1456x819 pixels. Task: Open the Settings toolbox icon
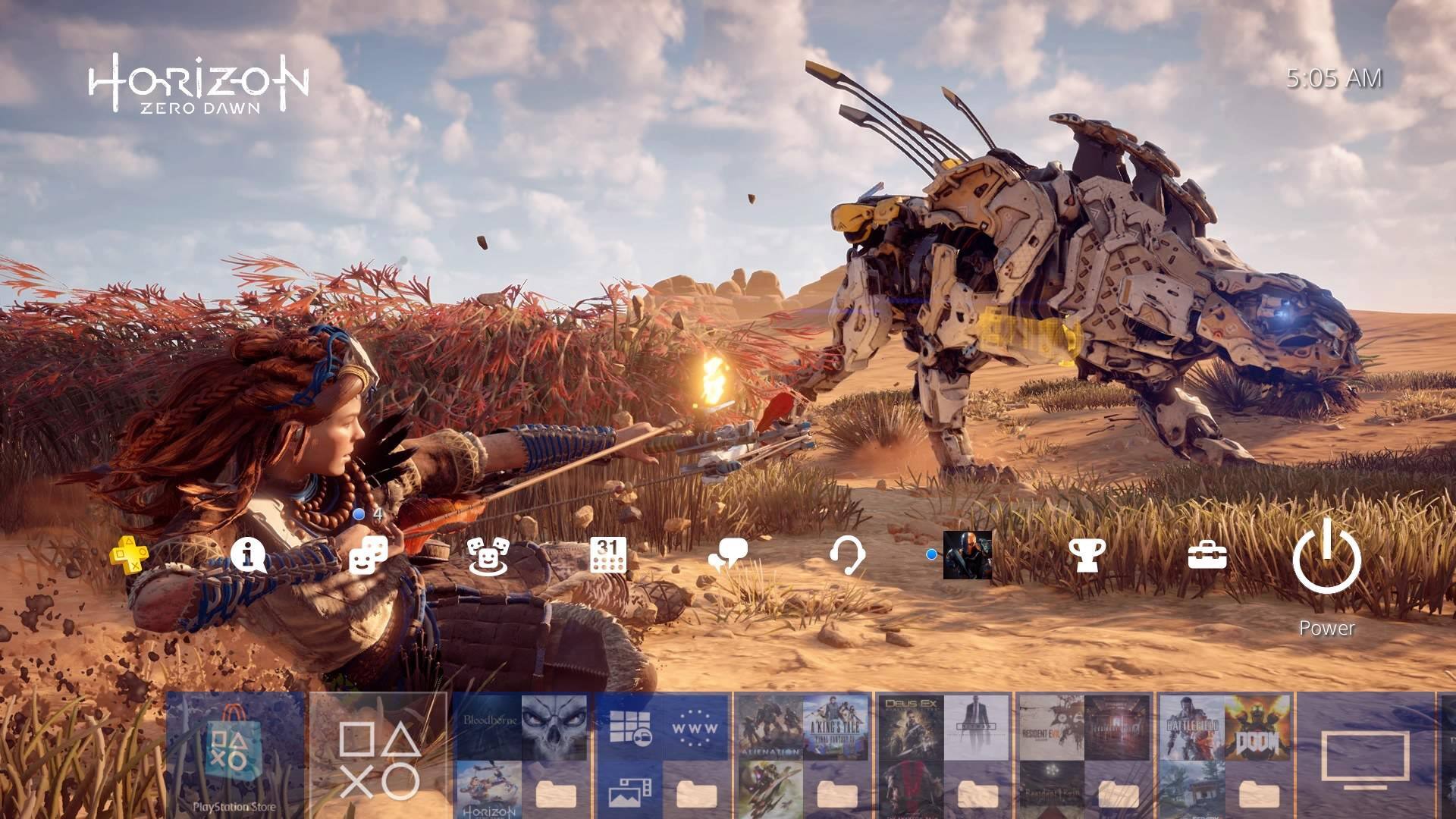1207,556
